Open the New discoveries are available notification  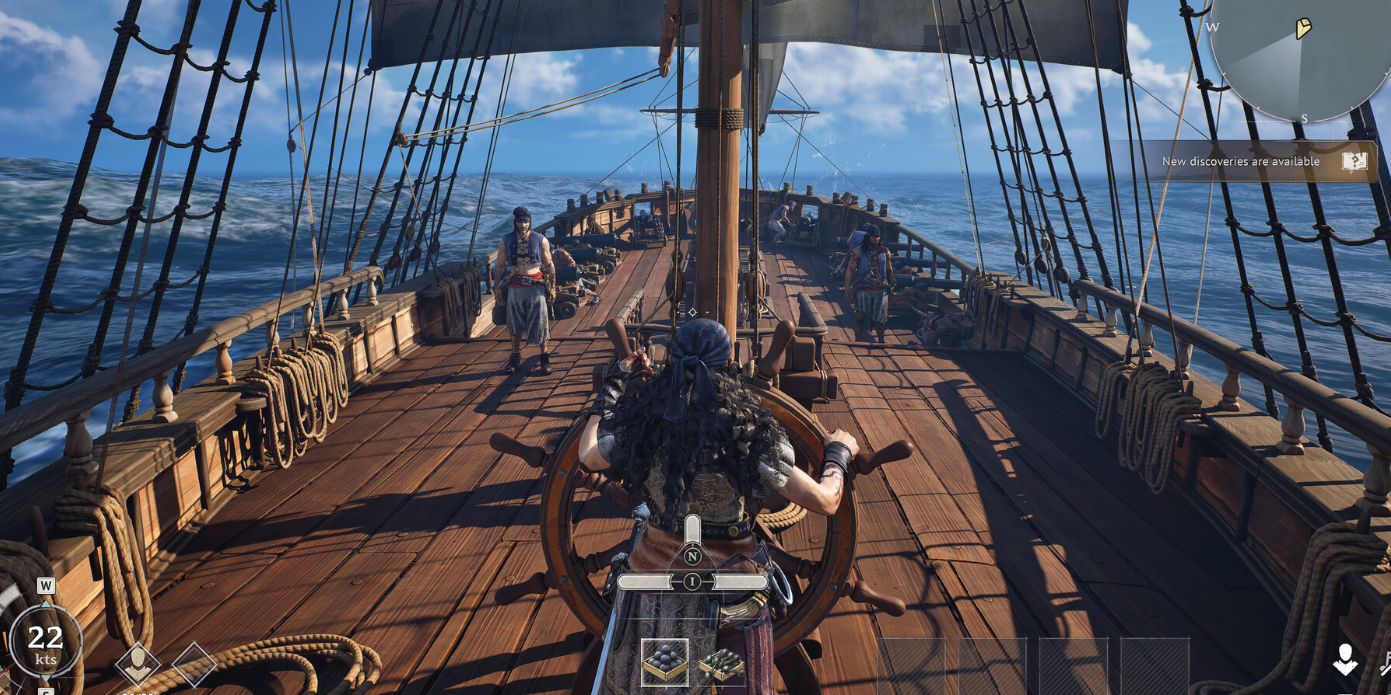coord(1252,161)
